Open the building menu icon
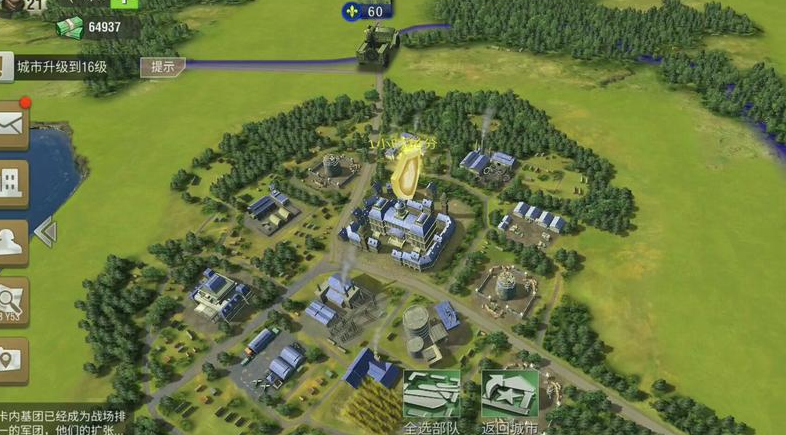Viewport: 786px width, 435px height. 12,184
